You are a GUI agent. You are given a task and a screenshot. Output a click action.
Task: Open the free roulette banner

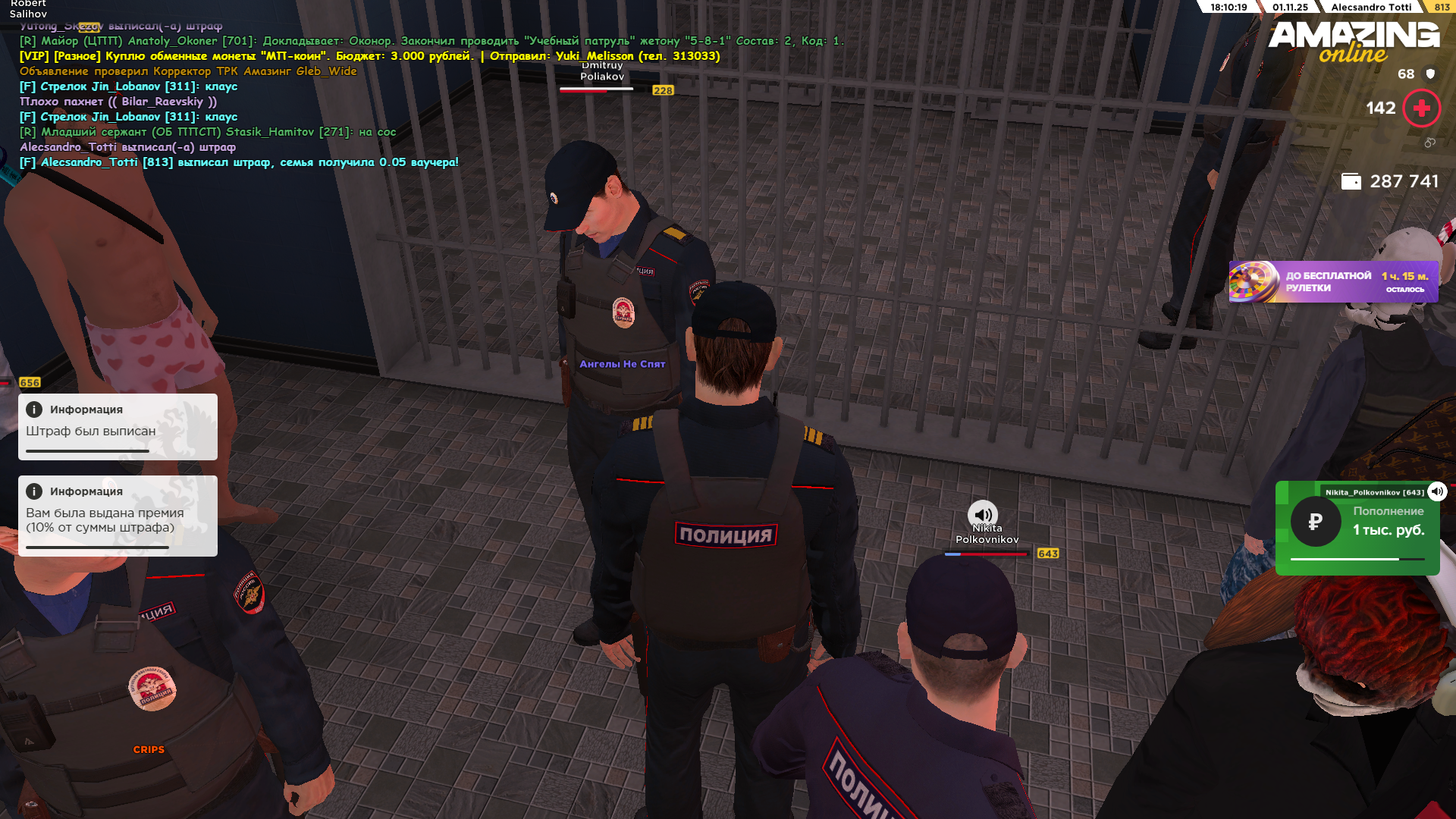point(1333,282)
